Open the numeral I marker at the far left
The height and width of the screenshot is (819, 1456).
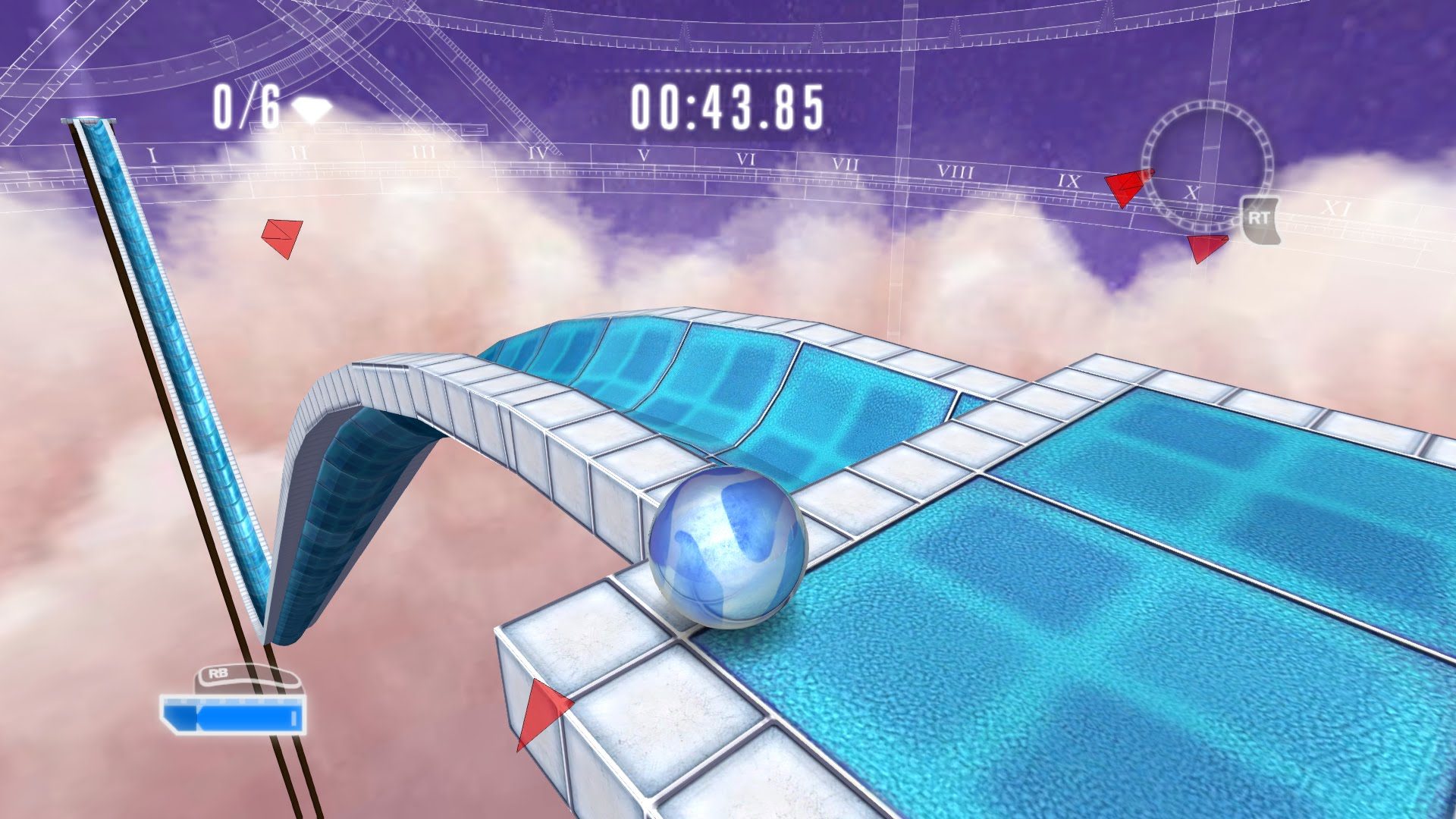tap(152, 154)
